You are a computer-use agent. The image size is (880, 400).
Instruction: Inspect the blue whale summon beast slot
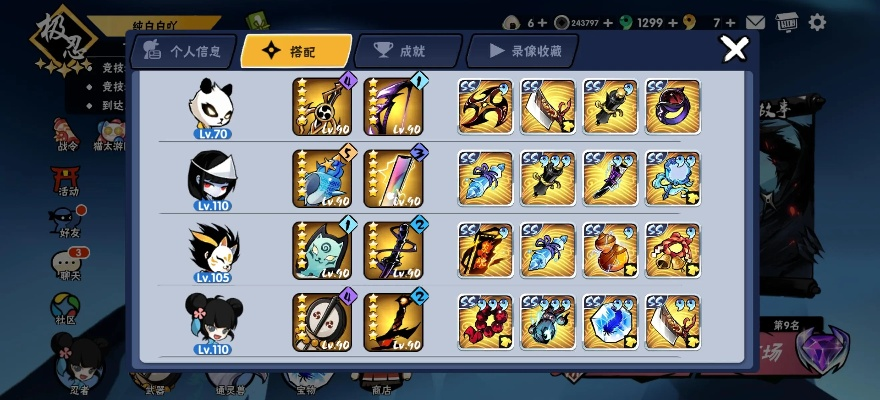pyautogui.click(x=321, y=179)
